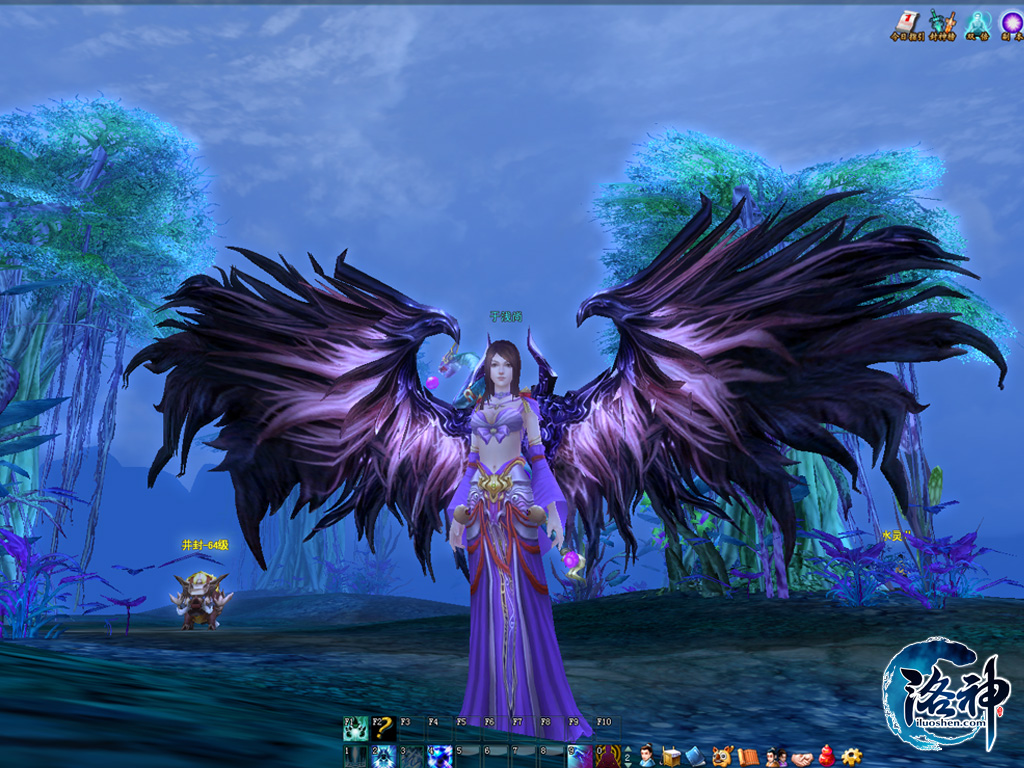
Task: Open the red gourd icon
Action: (x=826, y=757)
